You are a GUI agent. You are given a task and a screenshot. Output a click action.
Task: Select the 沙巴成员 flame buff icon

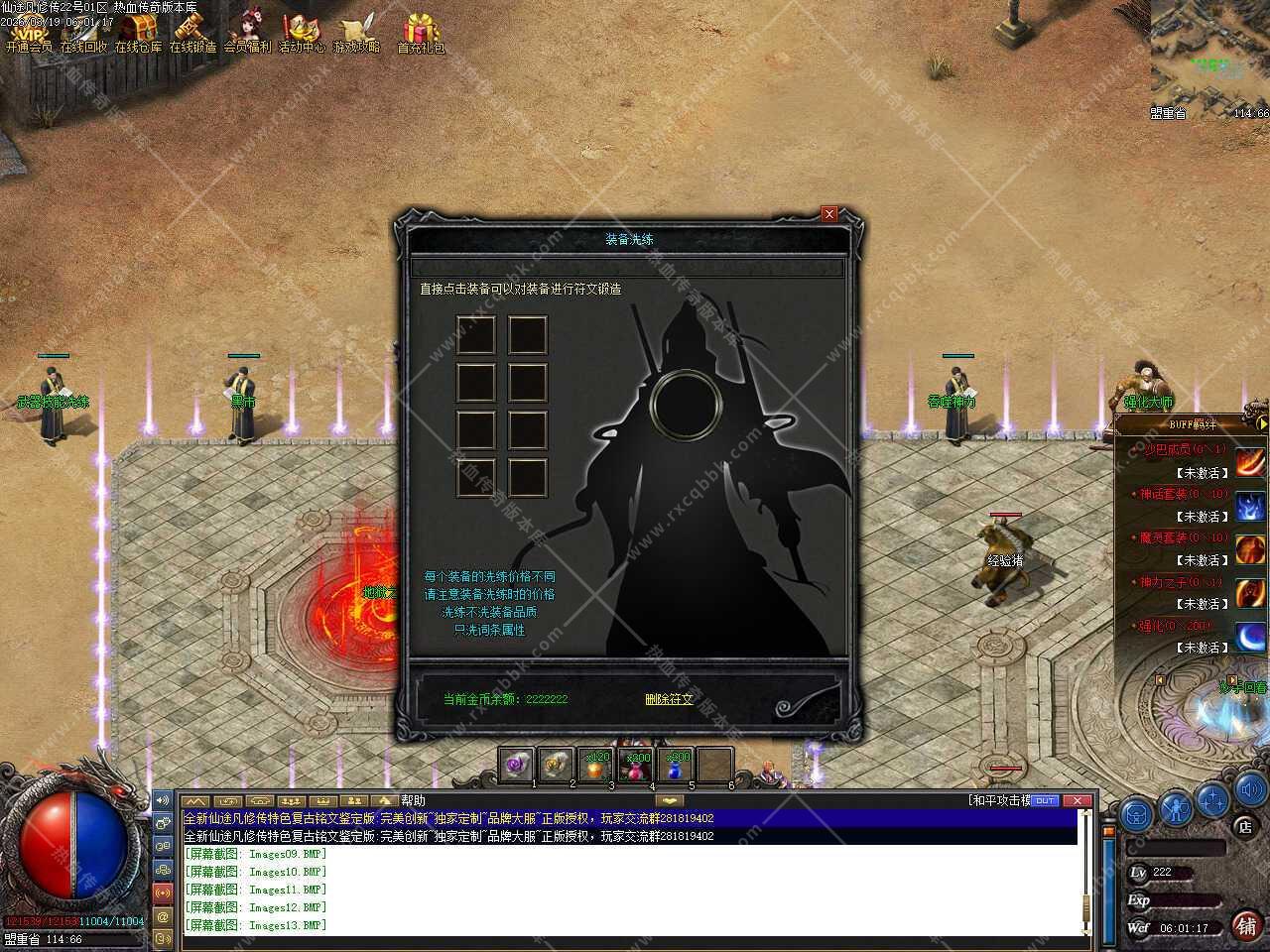click(x=1250, y=461)
